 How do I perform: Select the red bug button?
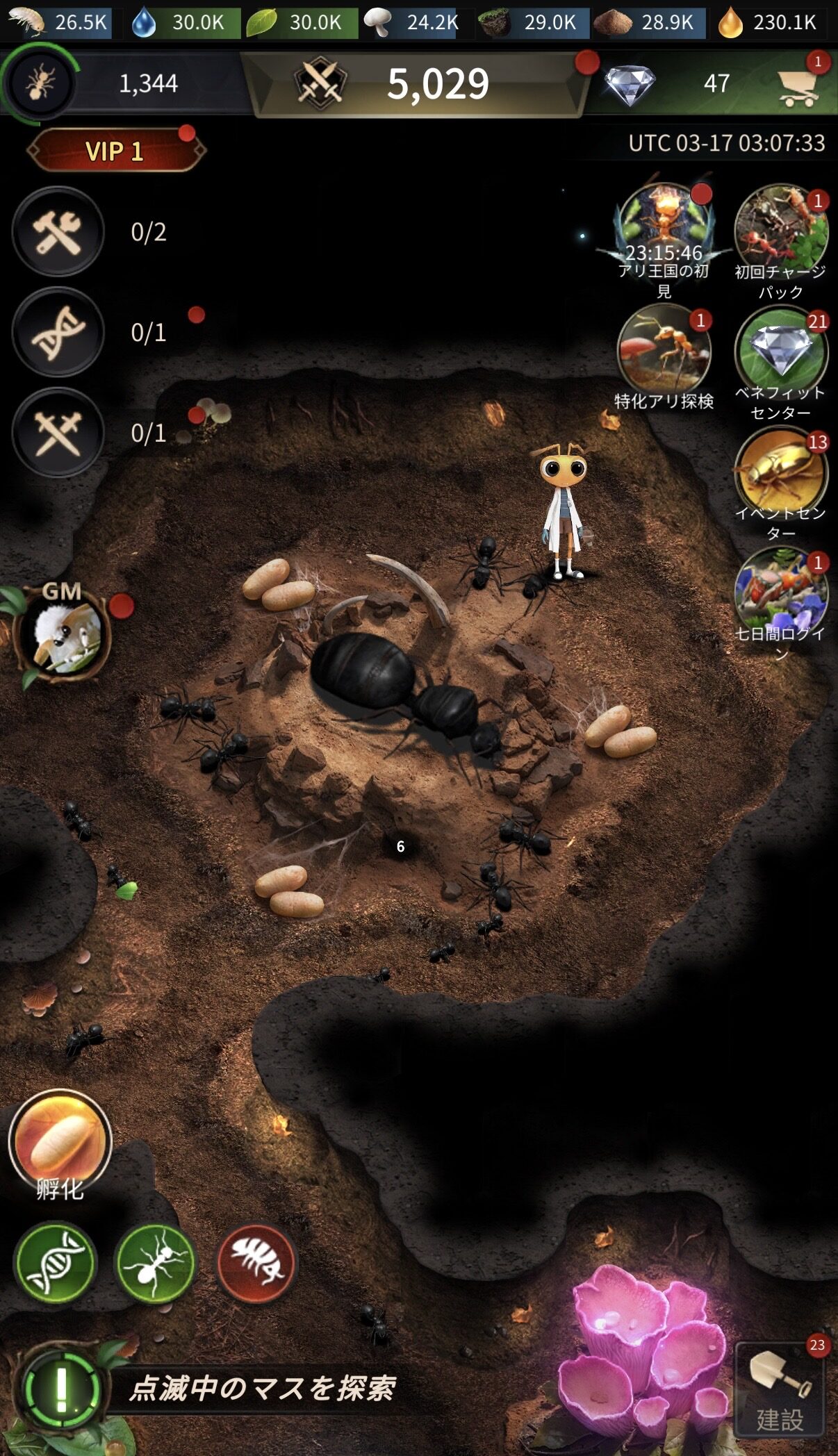257,1262
